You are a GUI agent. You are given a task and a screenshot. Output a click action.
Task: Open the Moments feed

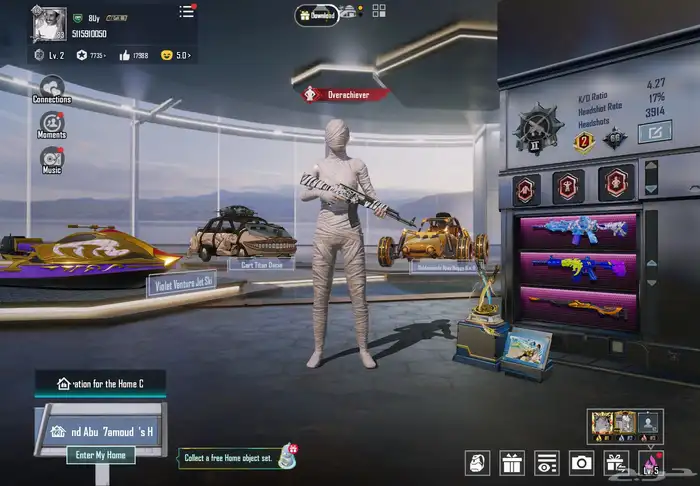click(51, 124)
